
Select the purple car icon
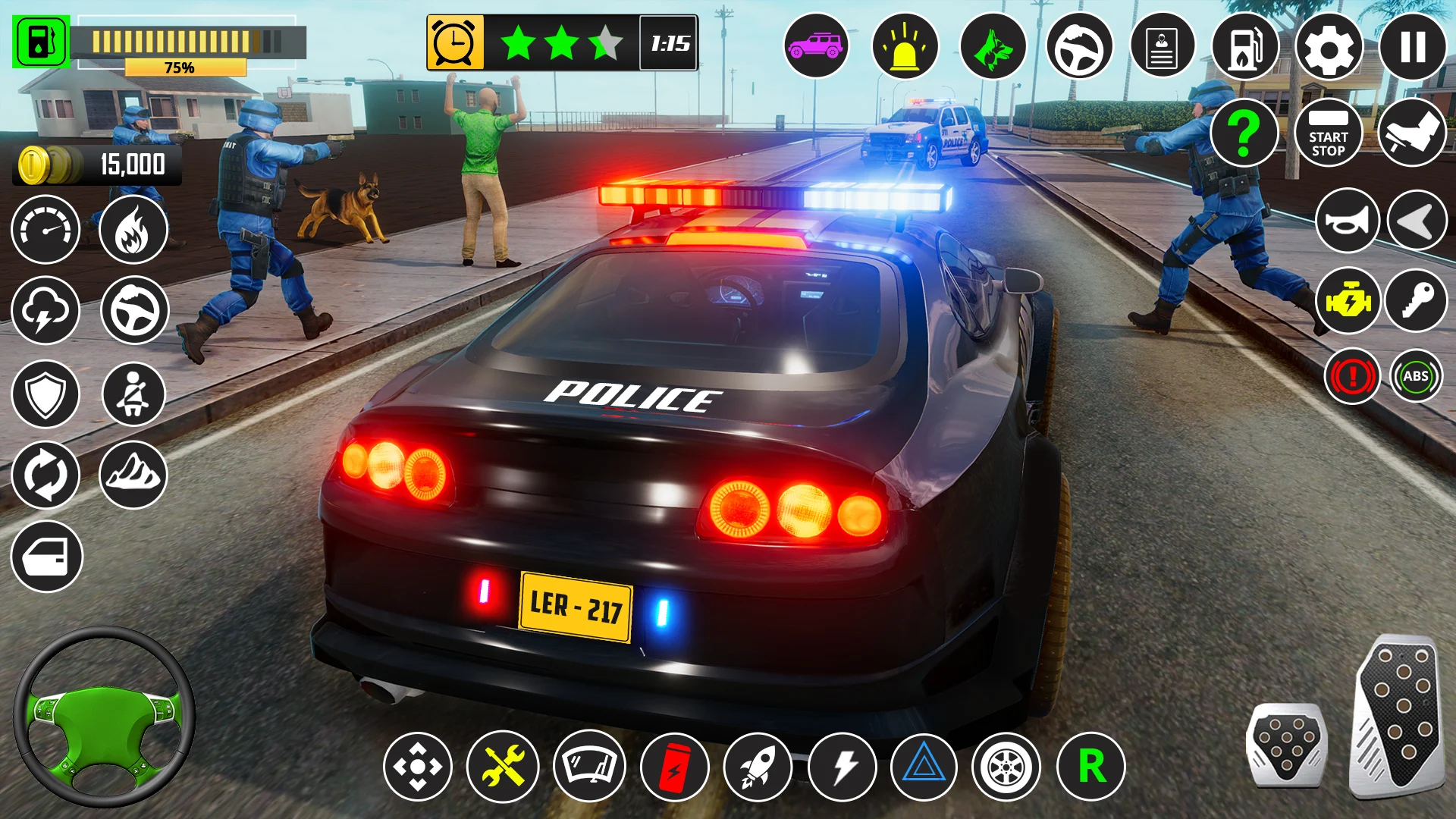point(816,47)
